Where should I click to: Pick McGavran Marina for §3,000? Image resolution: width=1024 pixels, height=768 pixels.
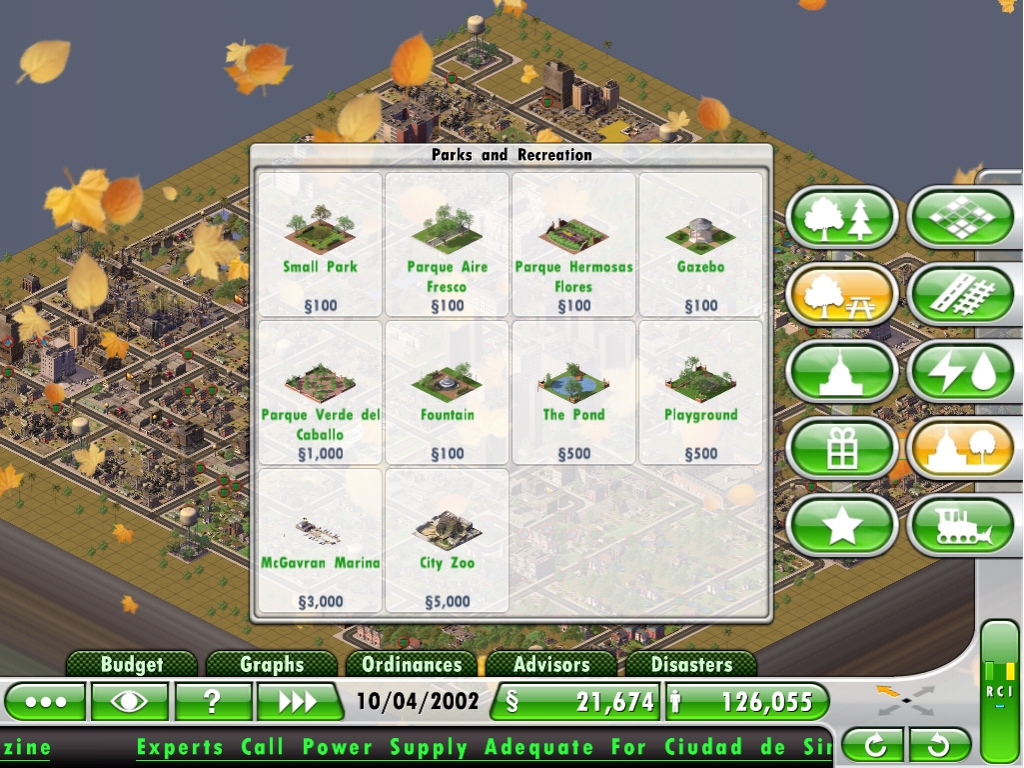pyautogui.click(x=320, y=541)
